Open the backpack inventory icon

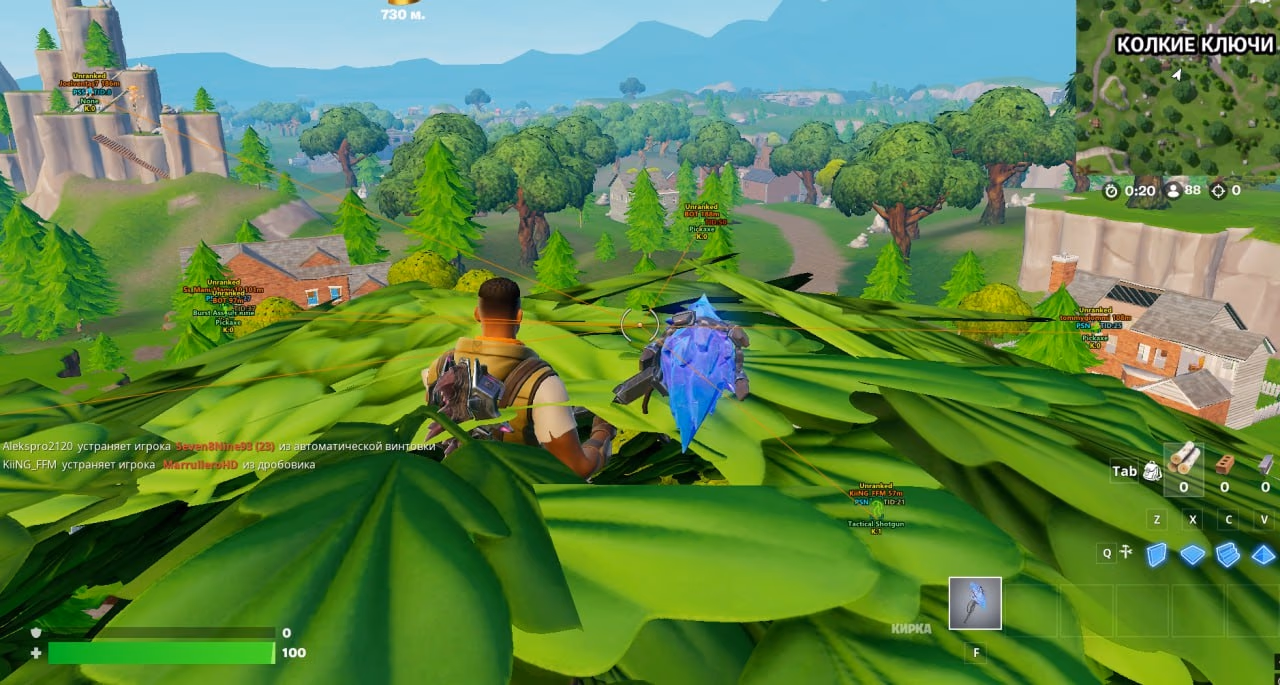1152,471
